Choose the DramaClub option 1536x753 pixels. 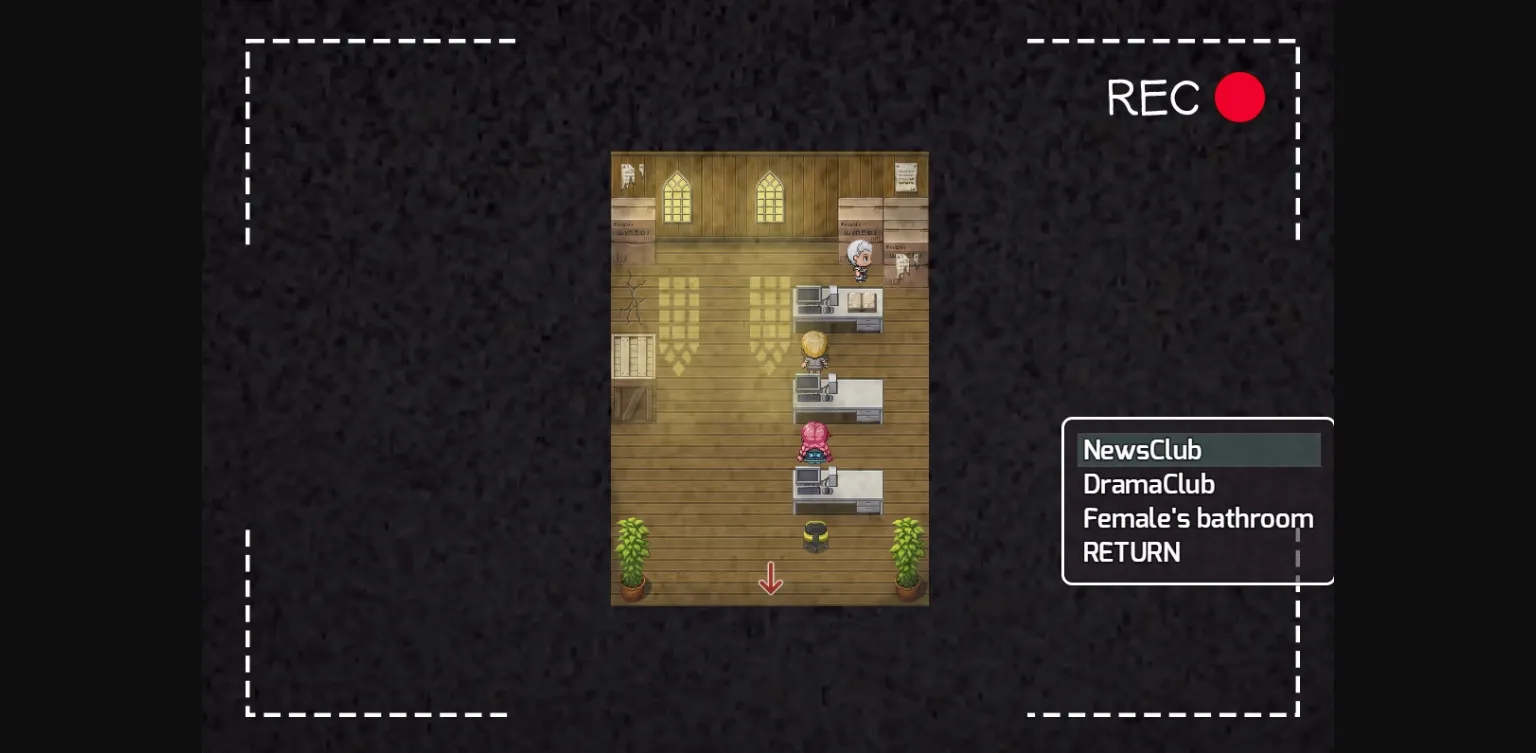coord(1148,484)
